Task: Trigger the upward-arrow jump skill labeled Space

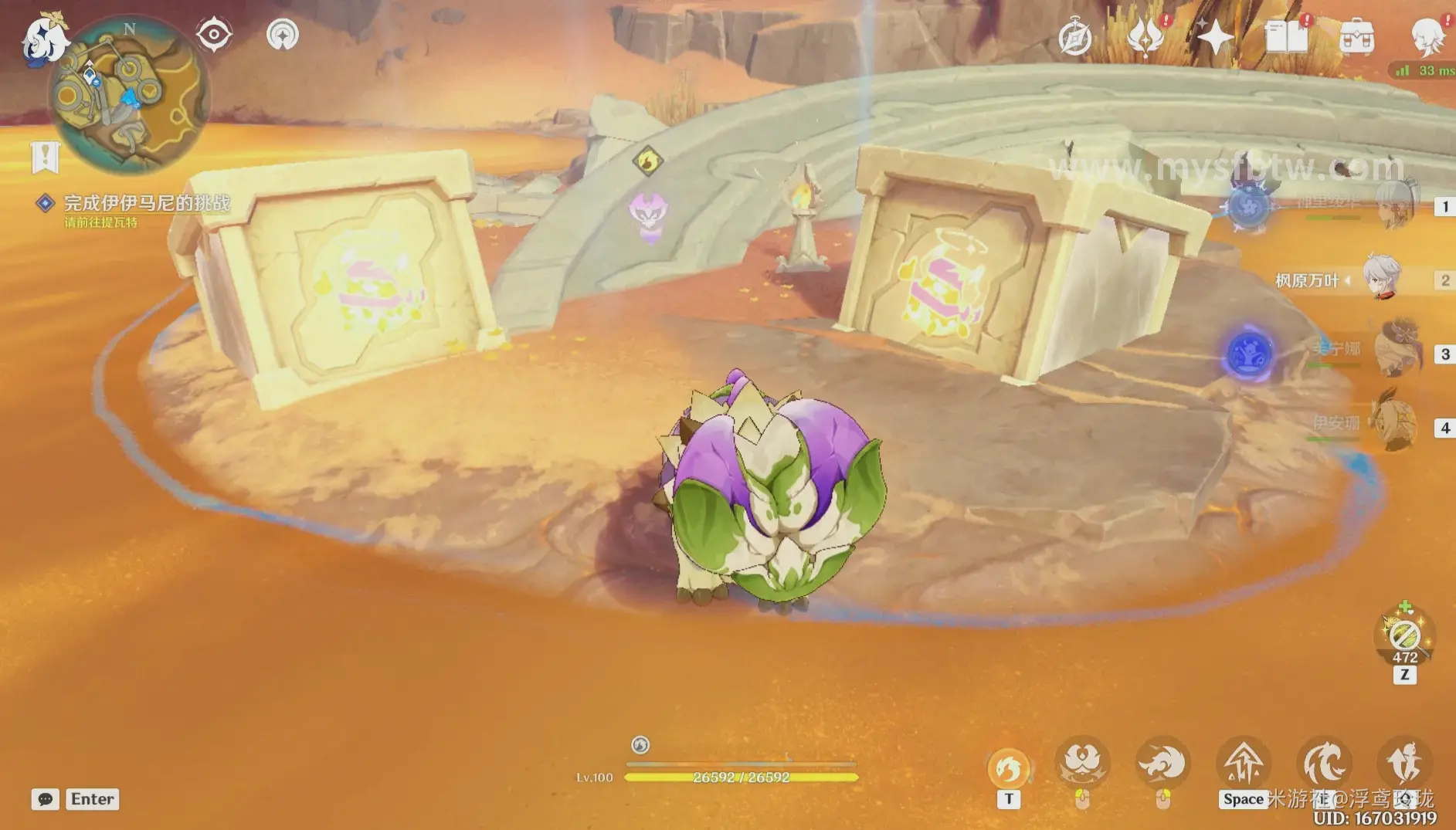Action: pos(1244,764)
